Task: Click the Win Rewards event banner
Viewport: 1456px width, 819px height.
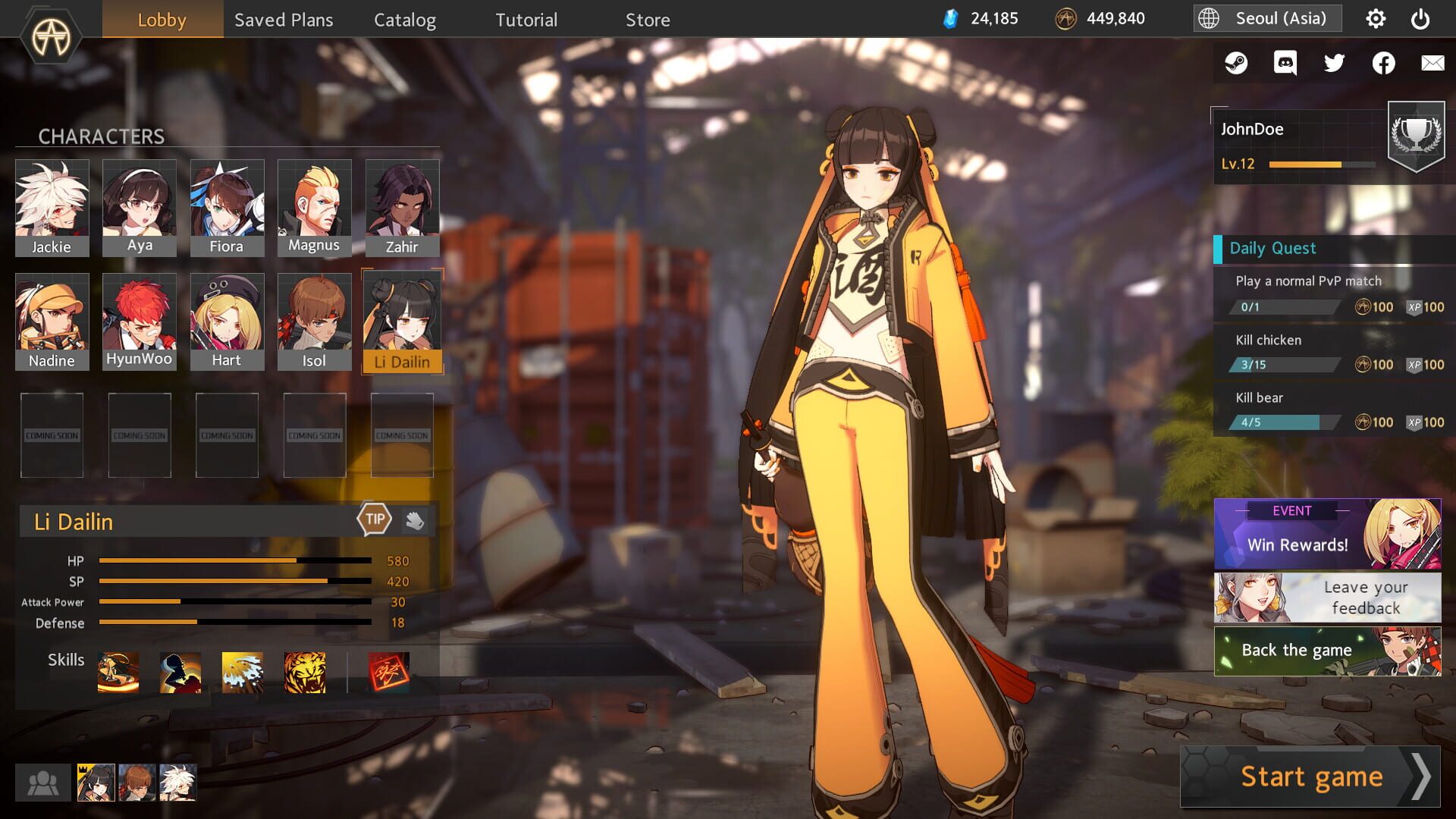Action: tap(1327, 535)
